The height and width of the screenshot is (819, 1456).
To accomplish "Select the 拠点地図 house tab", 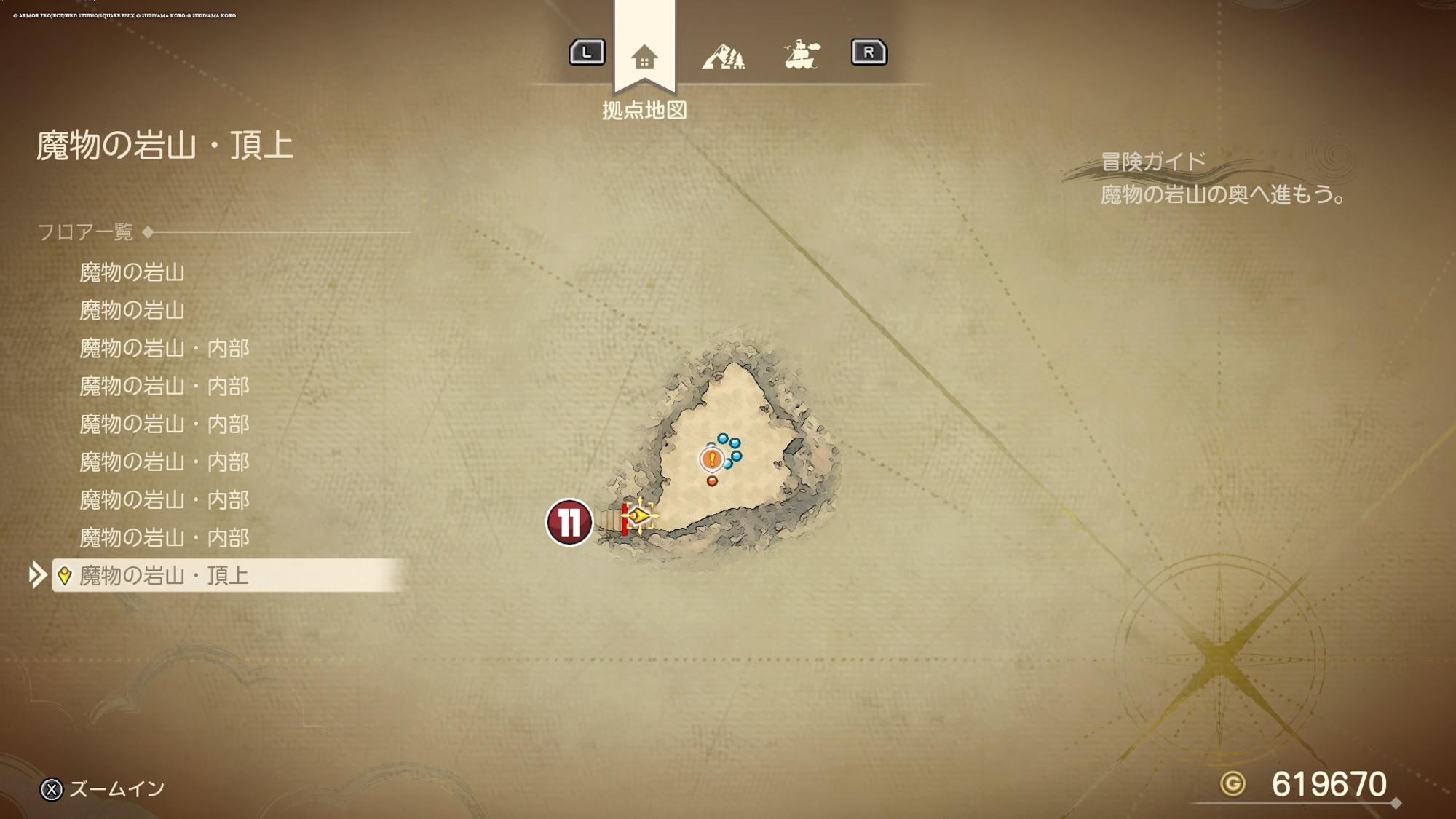I will coord(644,57).
